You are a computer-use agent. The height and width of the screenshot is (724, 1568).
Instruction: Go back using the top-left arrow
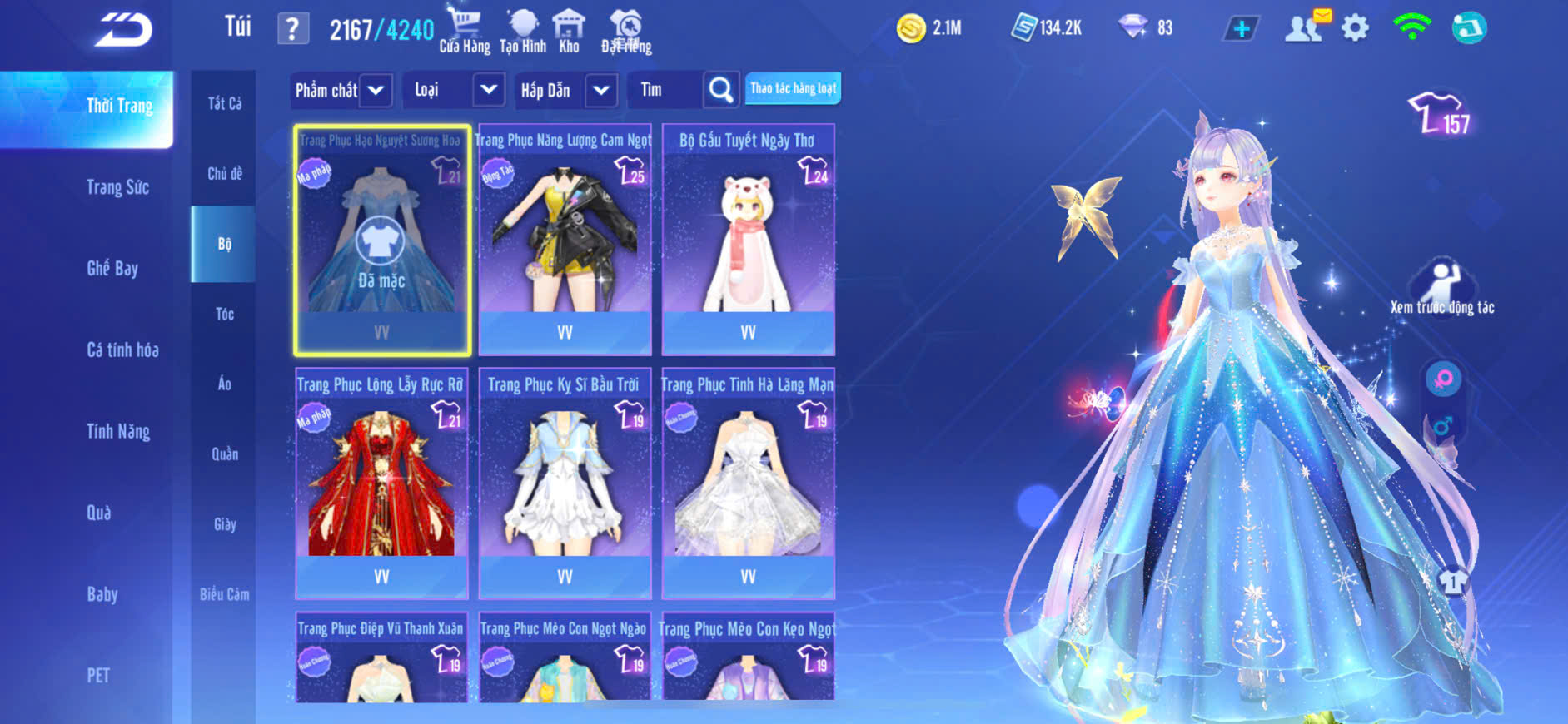[123, 30]
